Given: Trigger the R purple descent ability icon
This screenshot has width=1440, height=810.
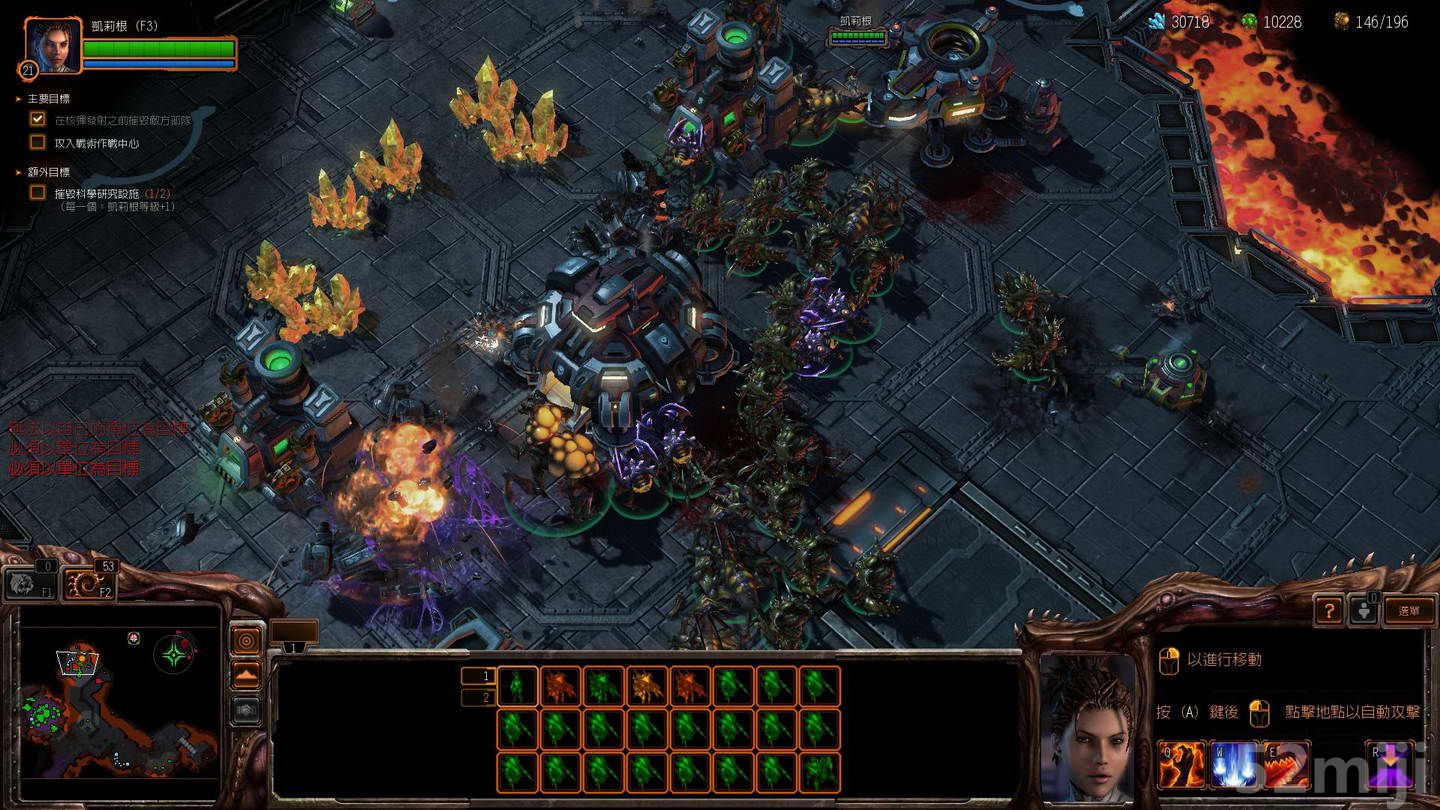Looking at the screenshot, I should [x=1390, y=763].
